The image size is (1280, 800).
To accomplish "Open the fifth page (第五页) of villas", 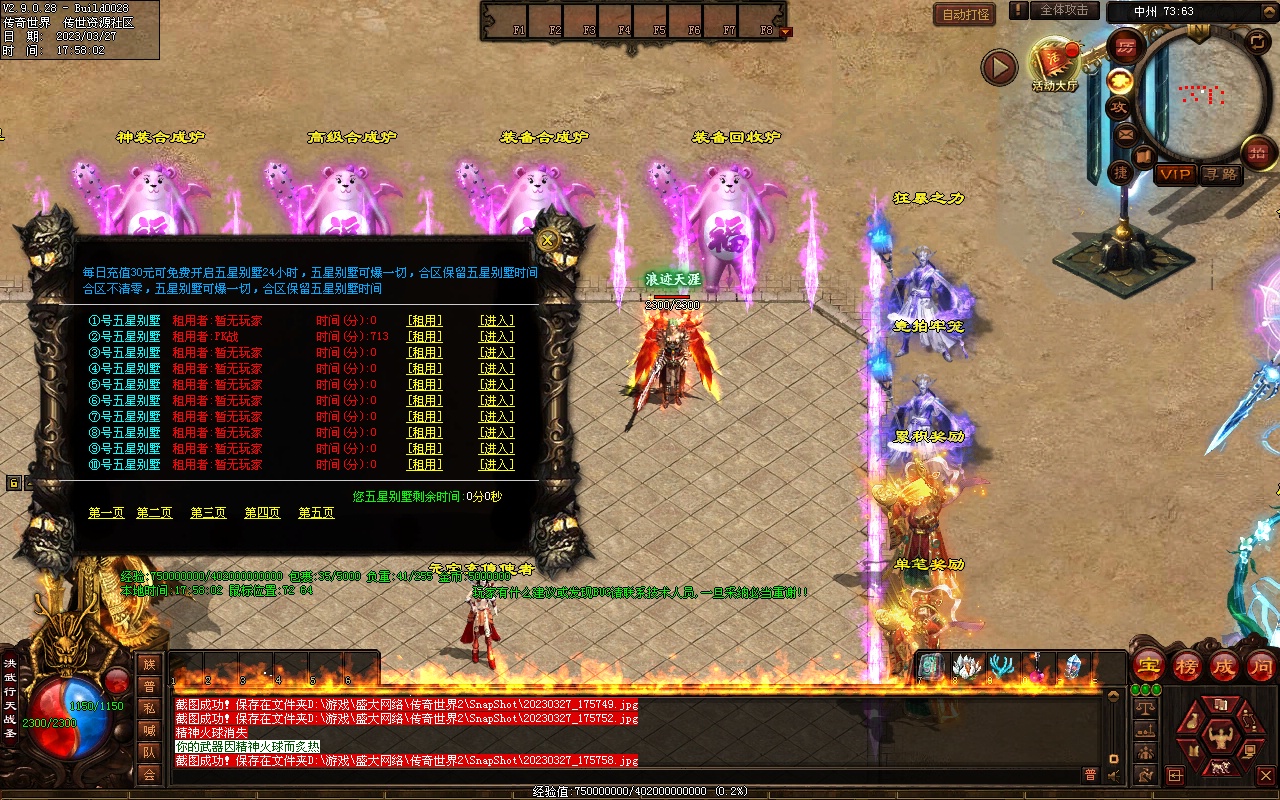I will (x=316, y=512).
